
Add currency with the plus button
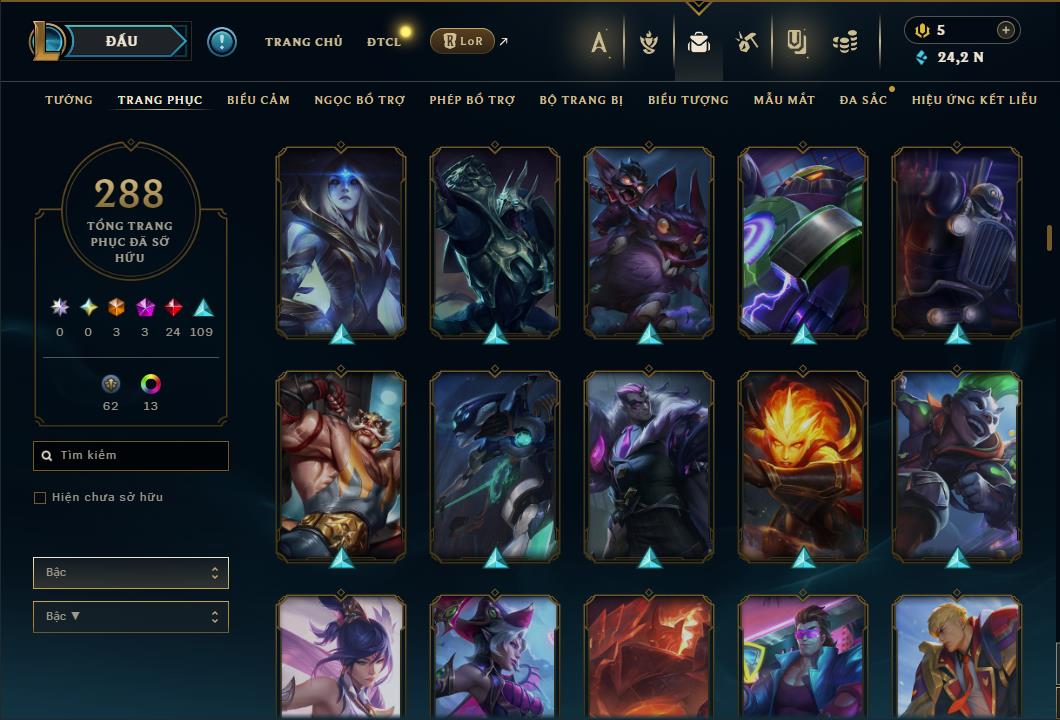(x=1005, y=30)
